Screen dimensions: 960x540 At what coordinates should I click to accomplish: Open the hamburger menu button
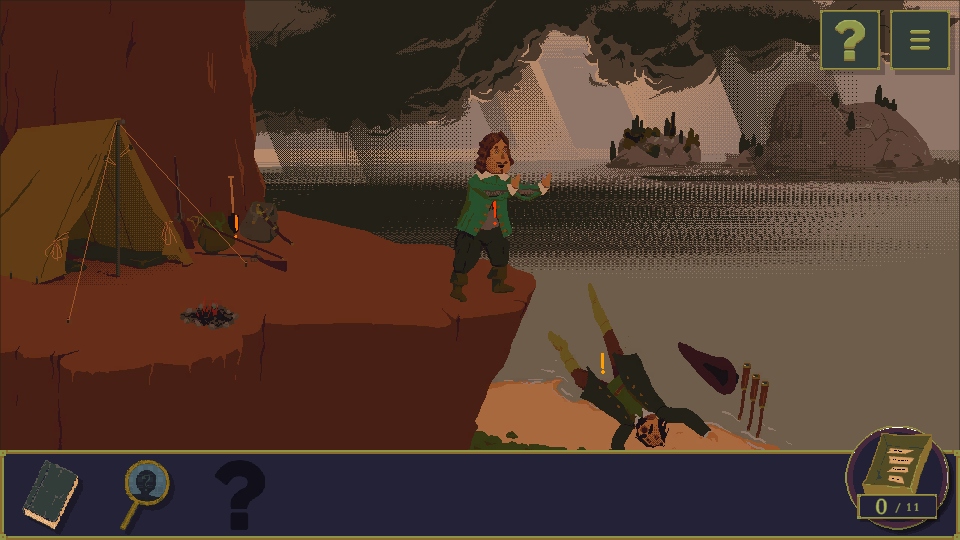919,40
